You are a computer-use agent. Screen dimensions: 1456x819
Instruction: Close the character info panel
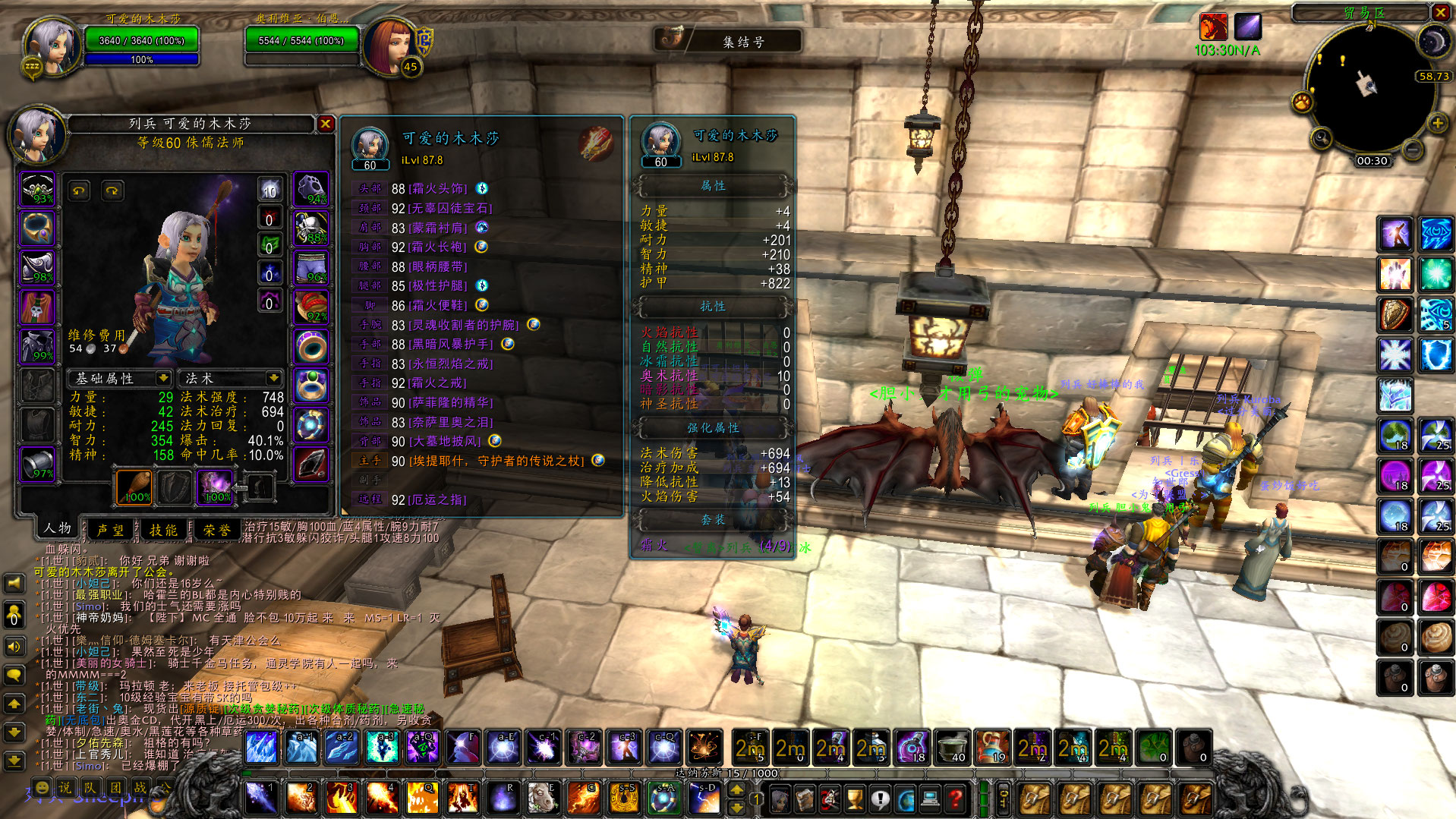325,124
